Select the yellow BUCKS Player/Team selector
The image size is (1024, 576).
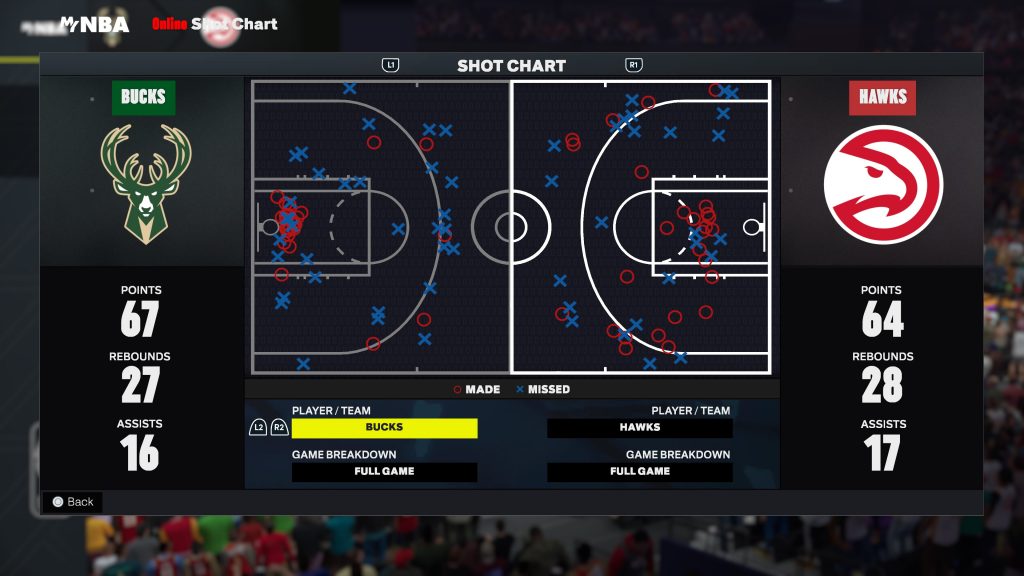tap(384, 428)
